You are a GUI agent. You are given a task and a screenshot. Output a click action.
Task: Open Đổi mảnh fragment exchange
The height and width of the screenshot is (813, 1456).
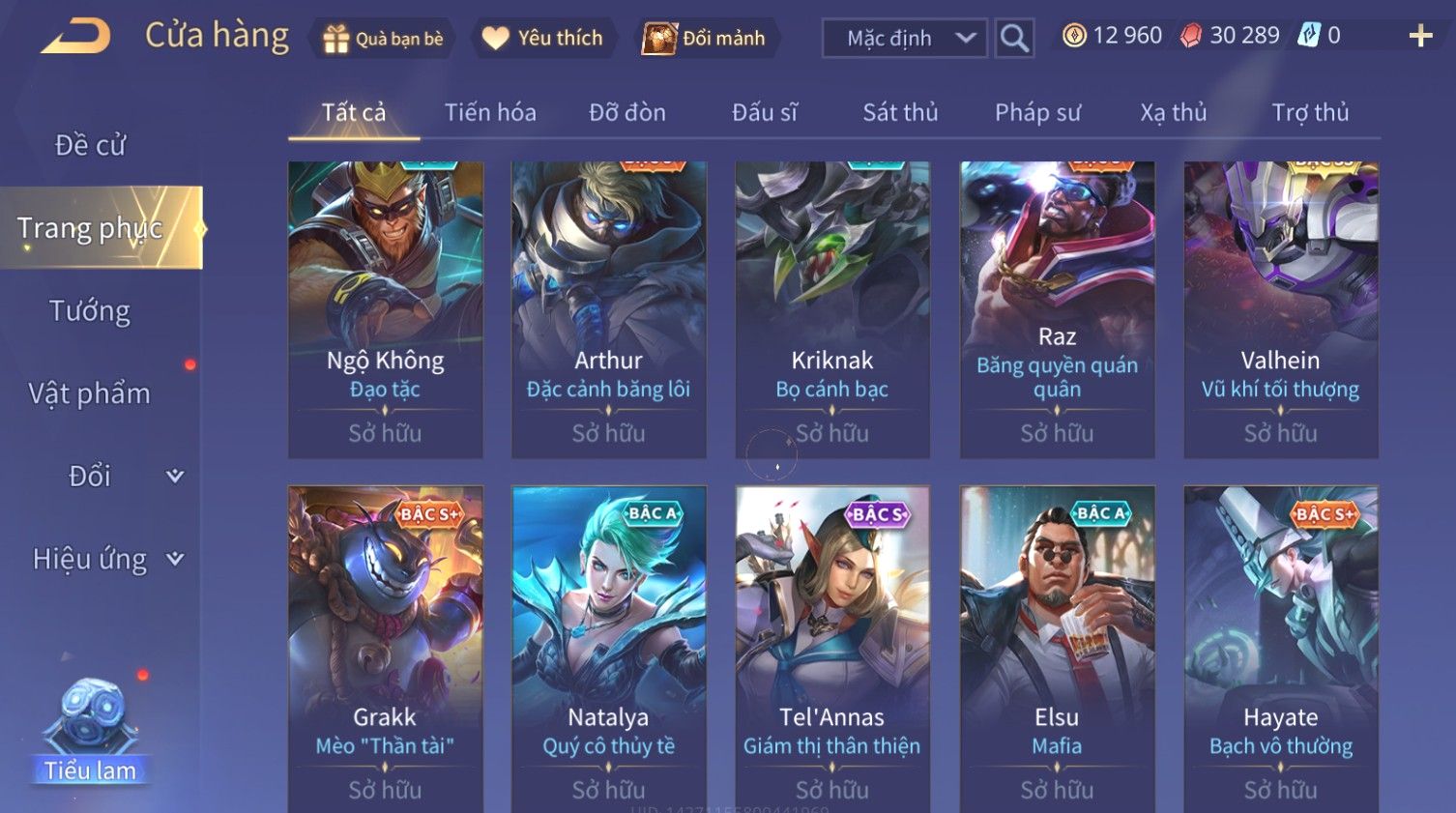point(705,39)
